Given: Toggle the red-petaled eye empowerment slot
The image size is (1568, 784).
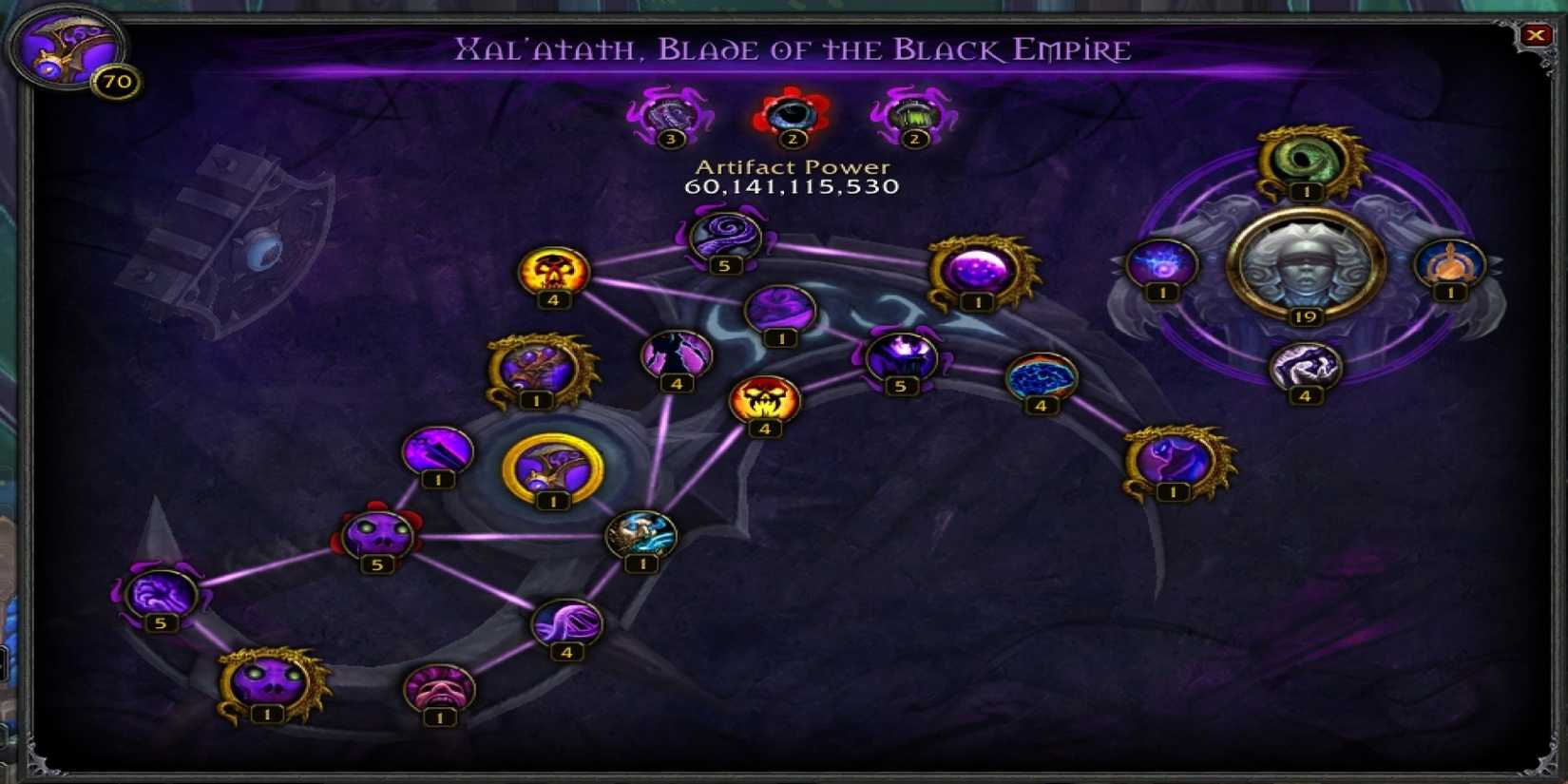Looking at the screenshot, I should point(789,114).
